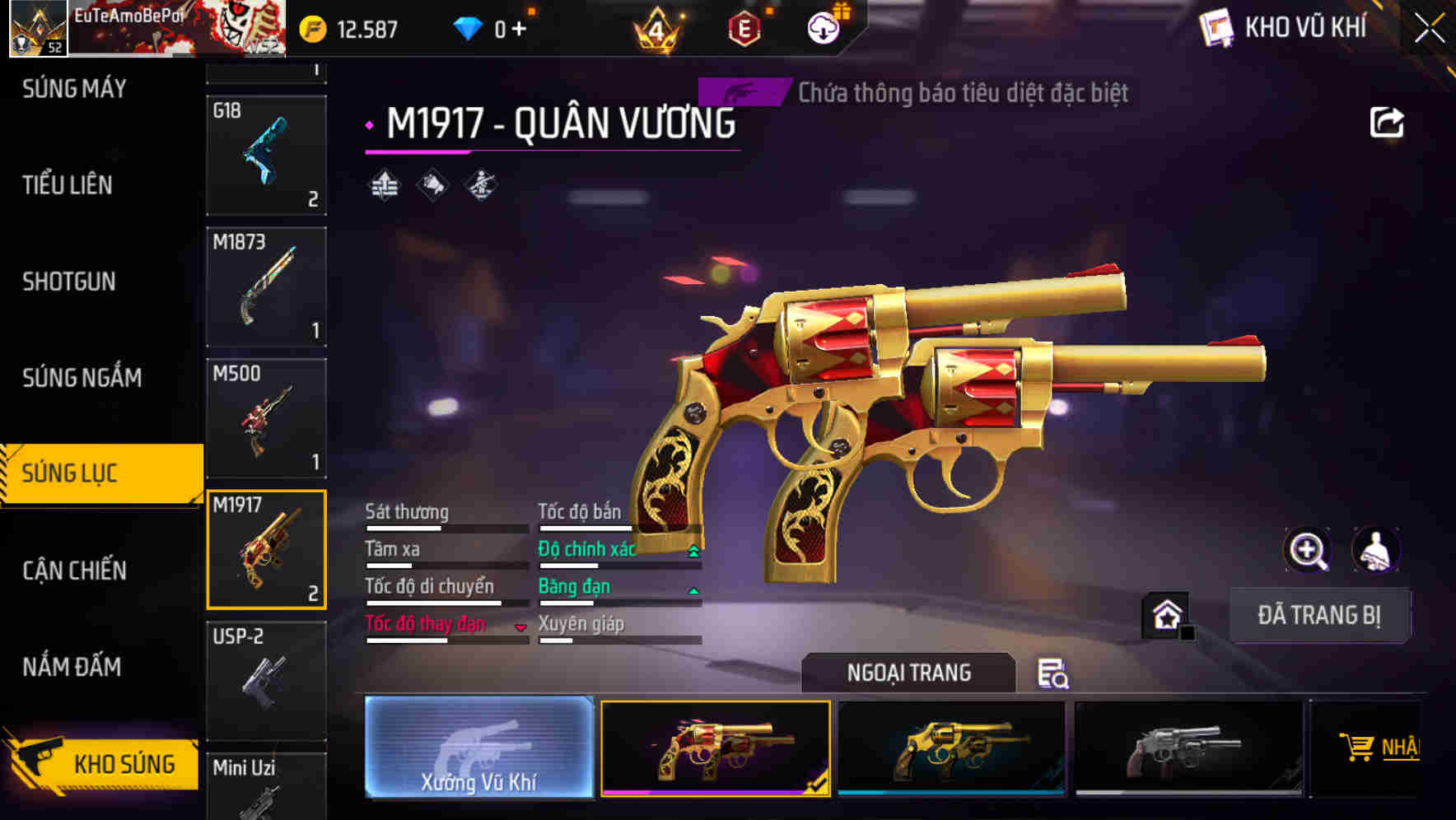Click the share icon for M1917 Quân Vương

pos(1388,122)
